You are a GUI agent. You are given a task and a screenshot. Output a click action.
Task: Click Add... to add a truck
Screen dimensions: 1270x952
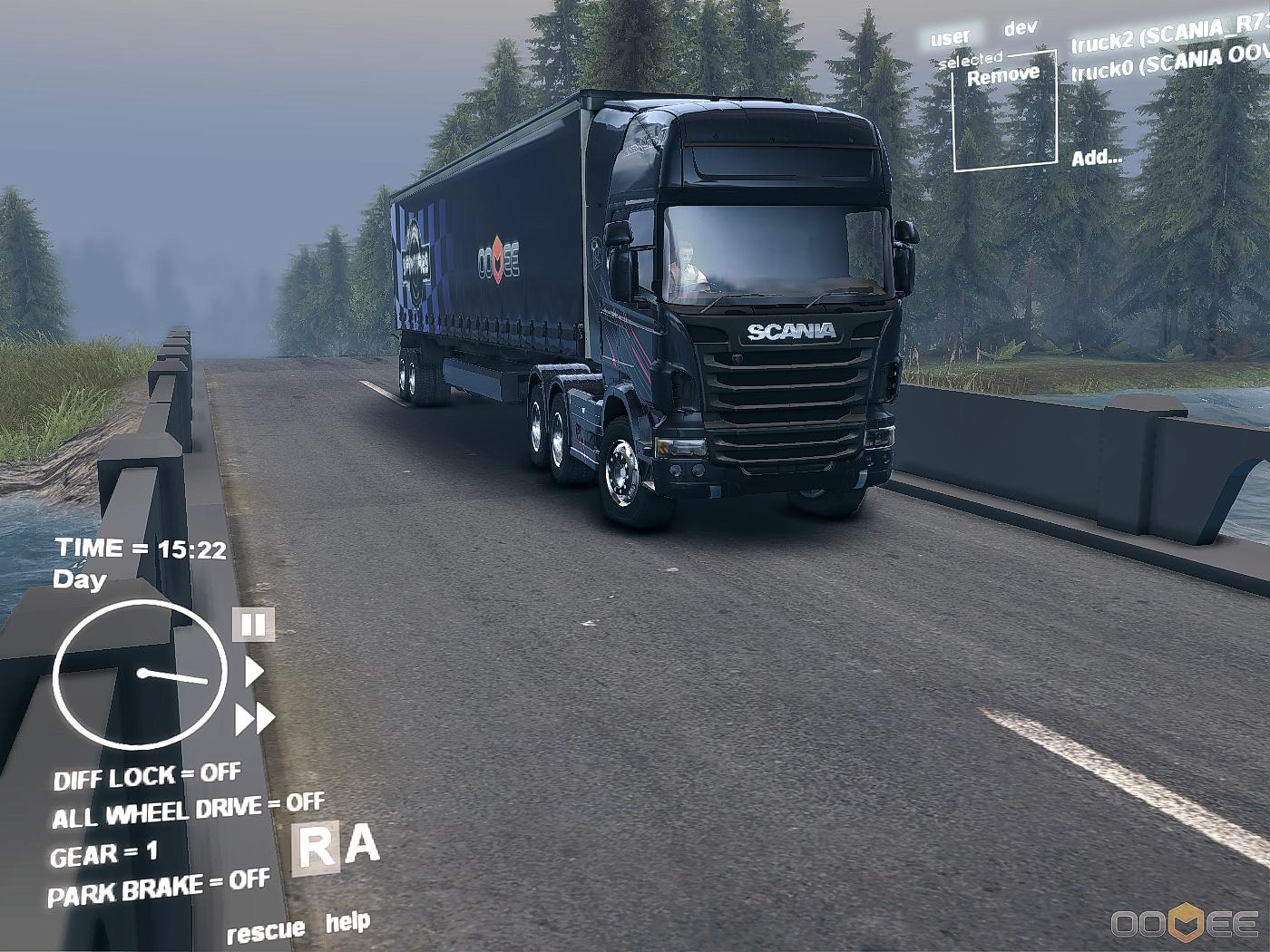(1097, 158)
